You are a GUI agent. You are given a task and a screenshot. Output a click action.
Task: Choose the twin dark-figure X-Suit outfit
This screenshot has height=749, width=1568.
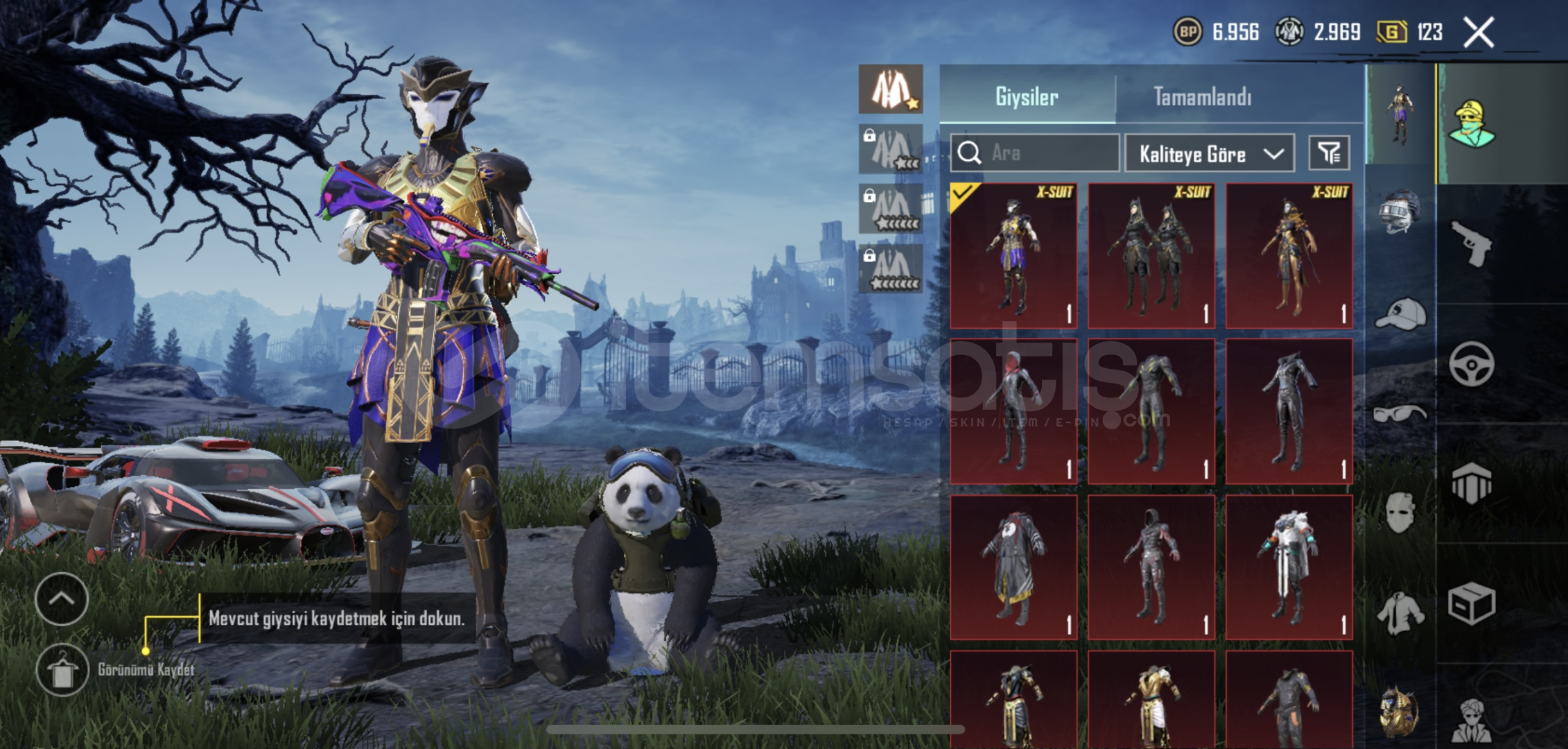pos(1151,255)
